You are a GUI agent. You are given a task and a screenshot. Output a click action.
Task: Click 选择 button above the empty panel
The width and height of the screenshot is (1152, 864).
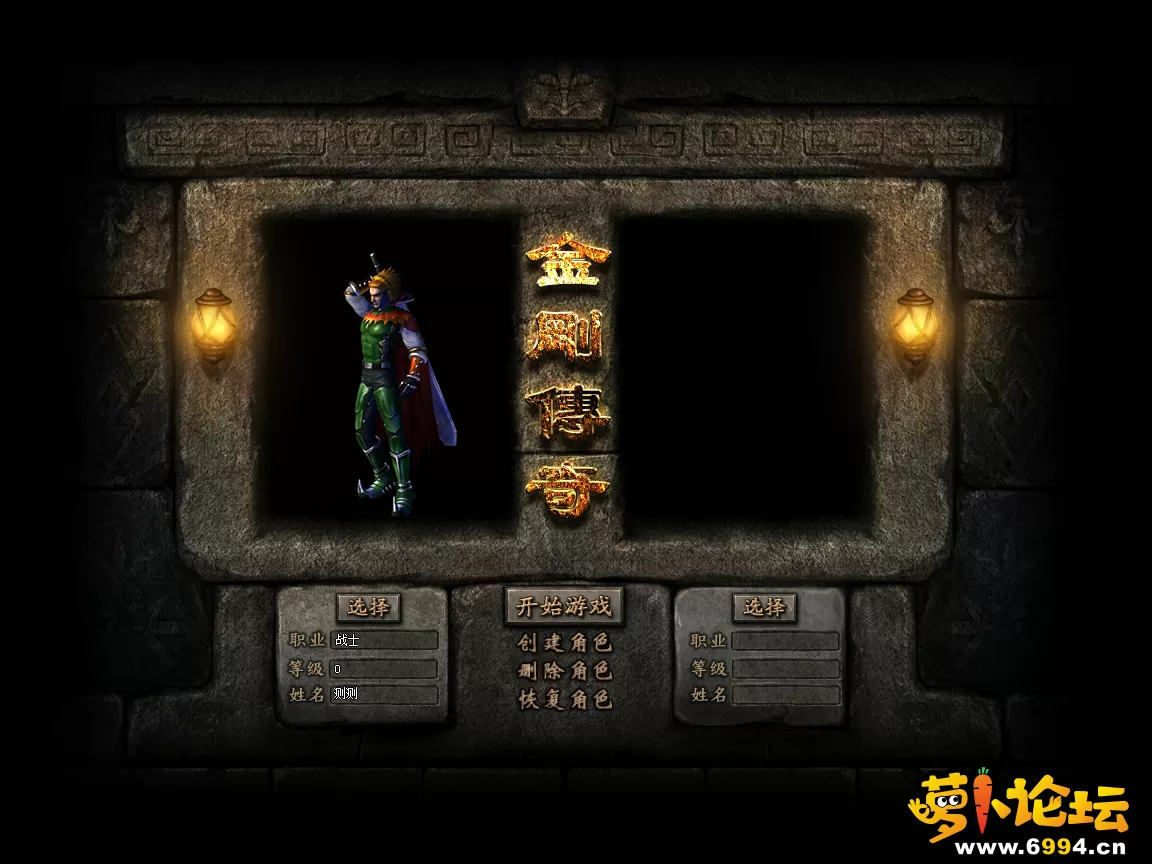click(765, 607)
